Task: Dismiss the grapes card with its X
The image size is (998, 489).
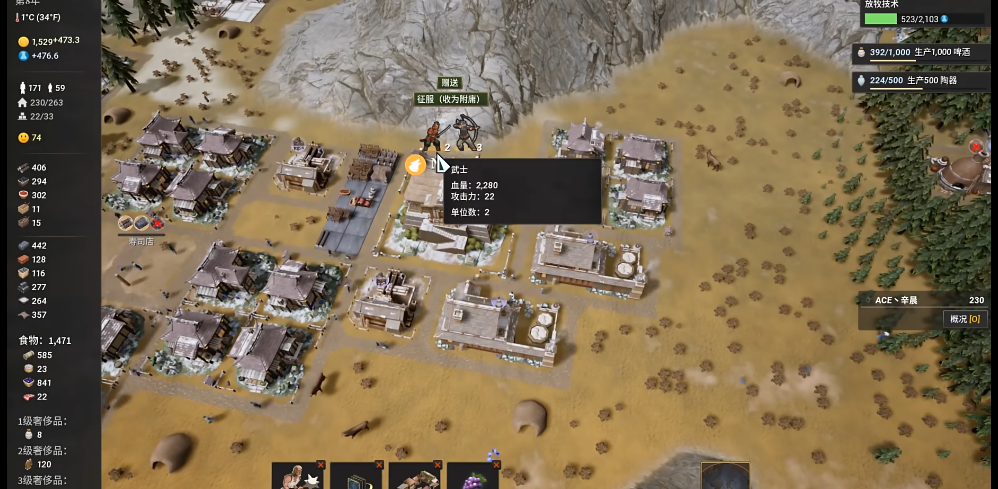Action: point(496,465)
